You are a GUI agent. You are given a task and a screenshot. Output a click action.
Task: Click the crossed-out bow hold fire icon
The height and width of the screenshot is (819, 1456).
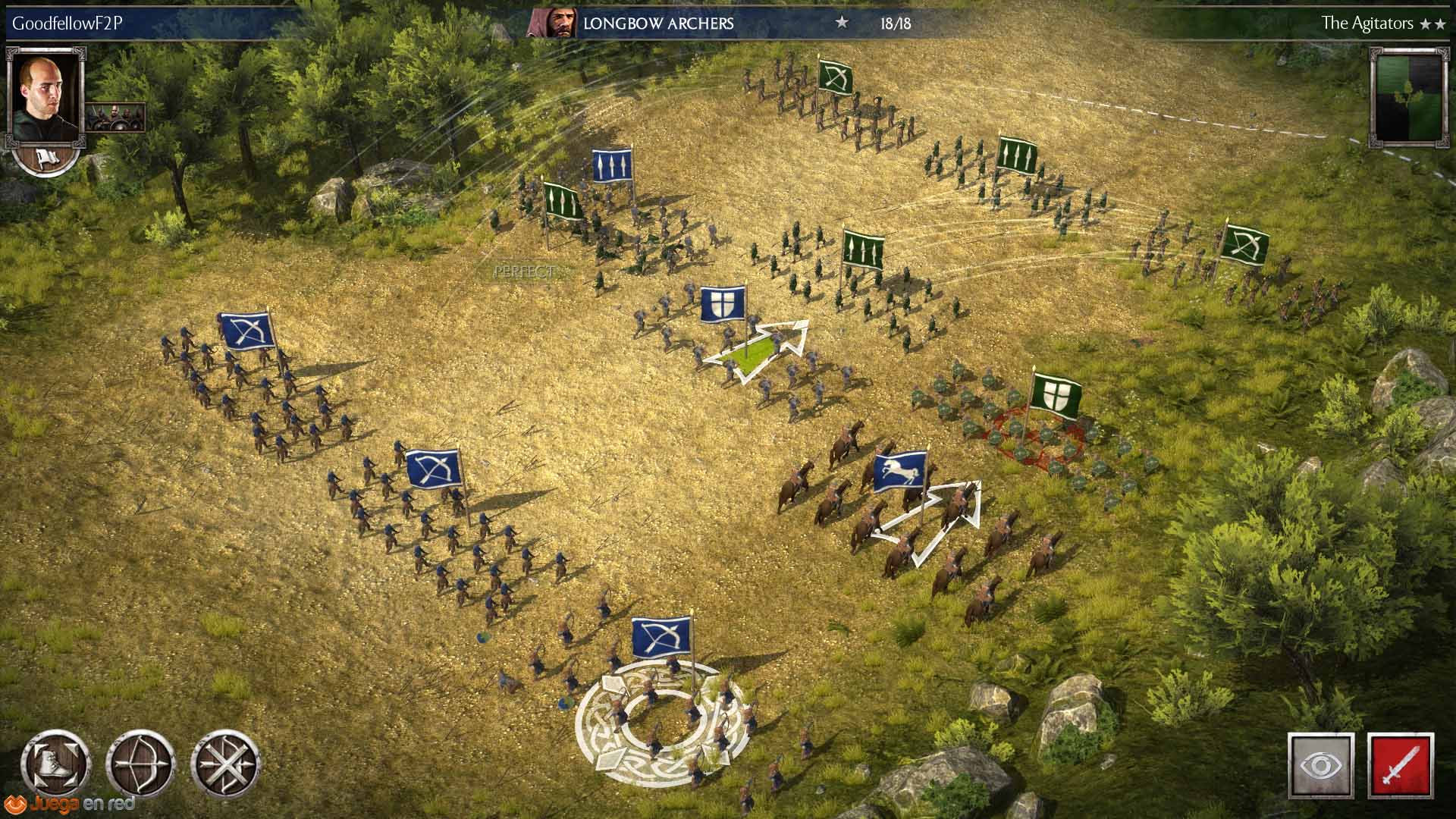click(225, 764)
